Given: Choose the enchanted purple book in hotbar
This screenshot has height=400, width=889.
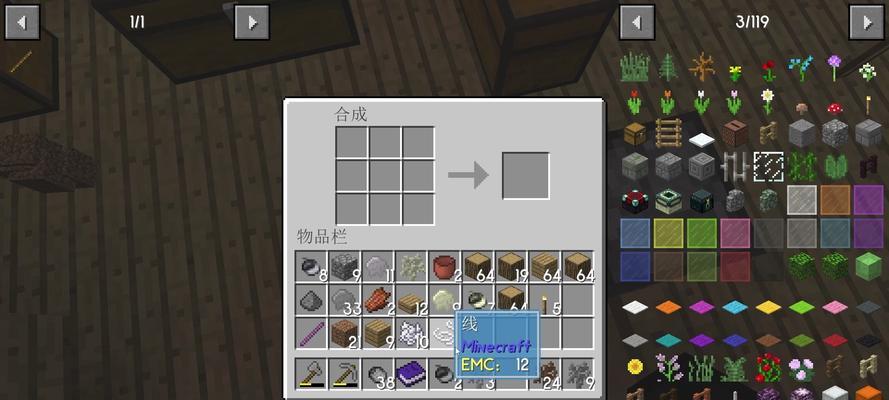Looking at the screenshot, I should point(411,375).
